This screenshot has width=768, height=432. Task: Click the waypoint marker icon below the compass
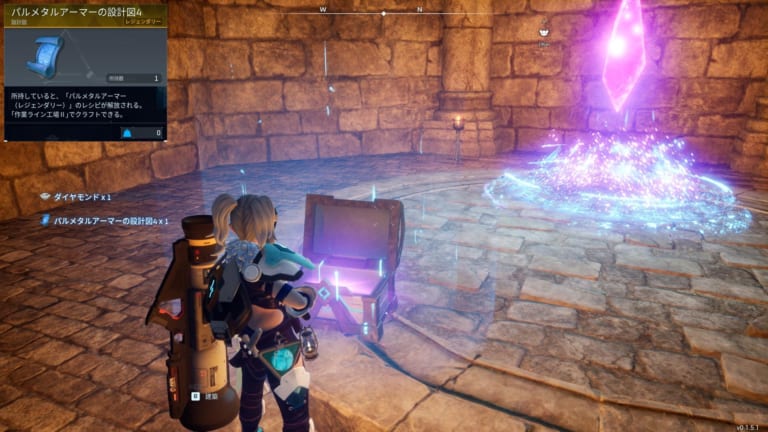click(x=543, y=31)
